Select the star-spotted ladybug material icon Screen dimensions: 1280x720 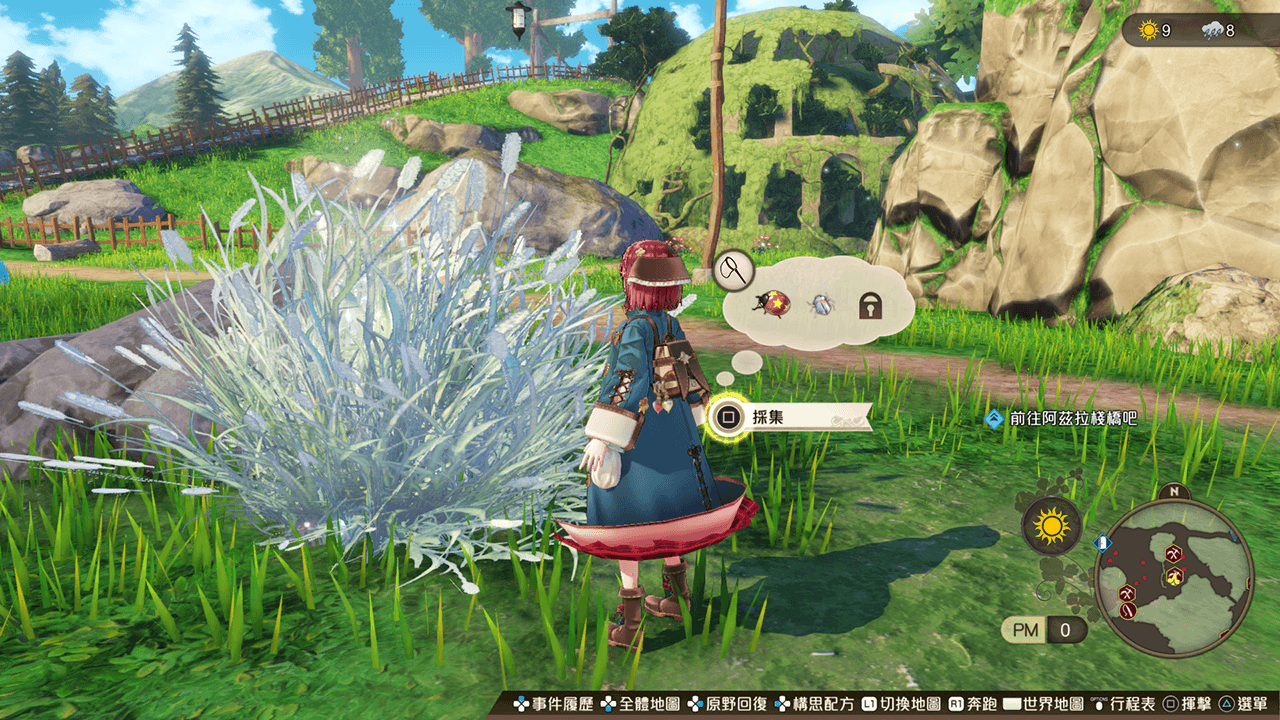[x=776, y=303]
